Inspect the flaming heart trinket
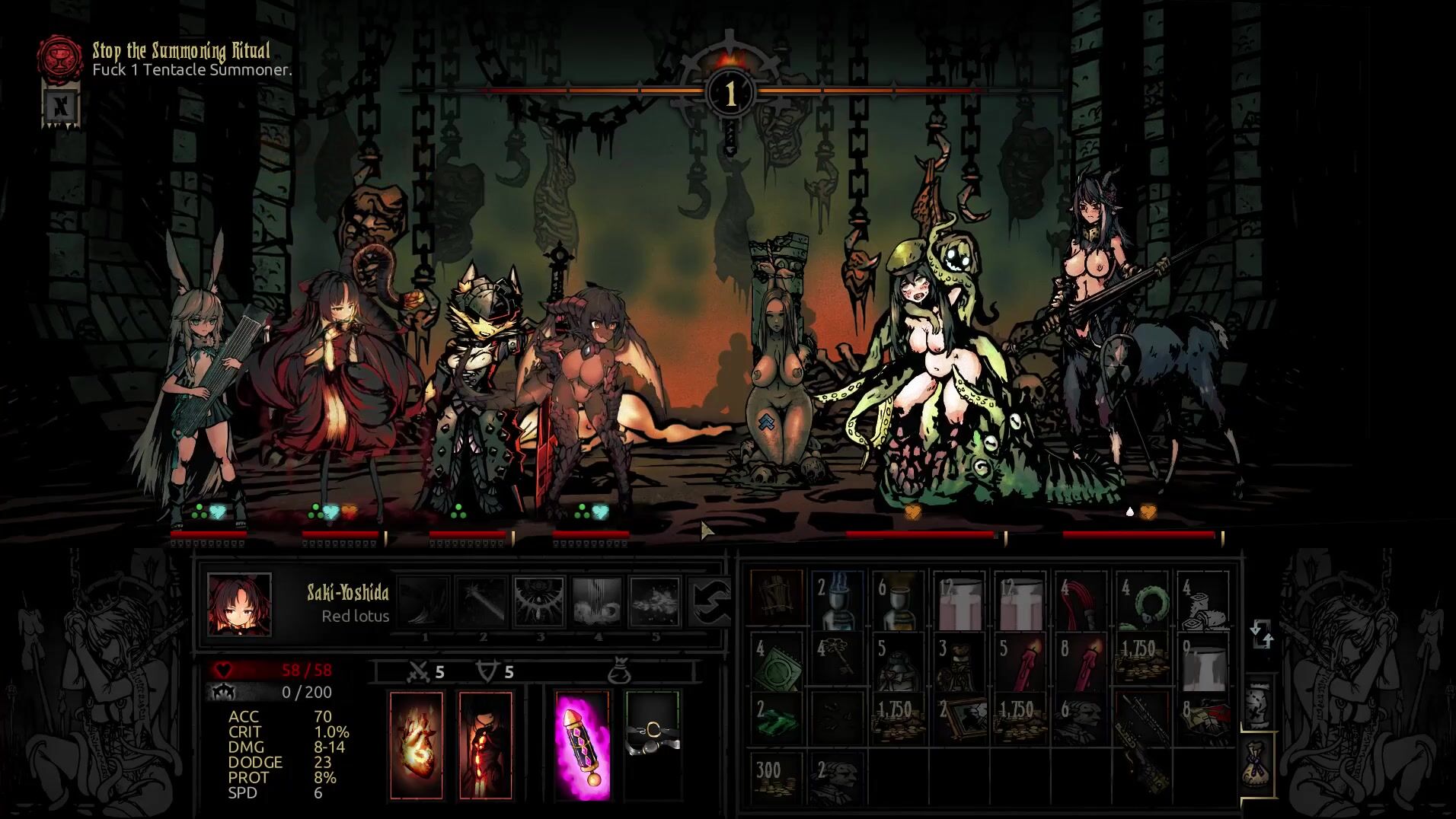Screen dimensions: 1456x819 (x=416, y=745)
